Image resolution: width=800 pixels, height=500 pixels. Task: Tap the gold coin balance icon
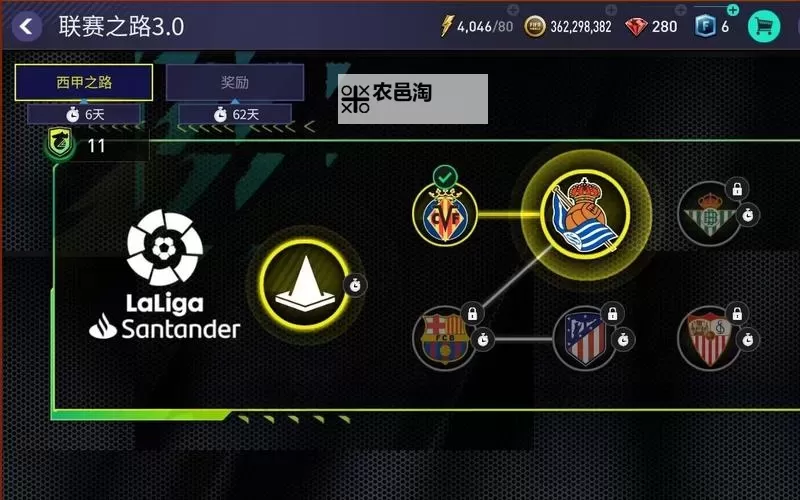537,27
